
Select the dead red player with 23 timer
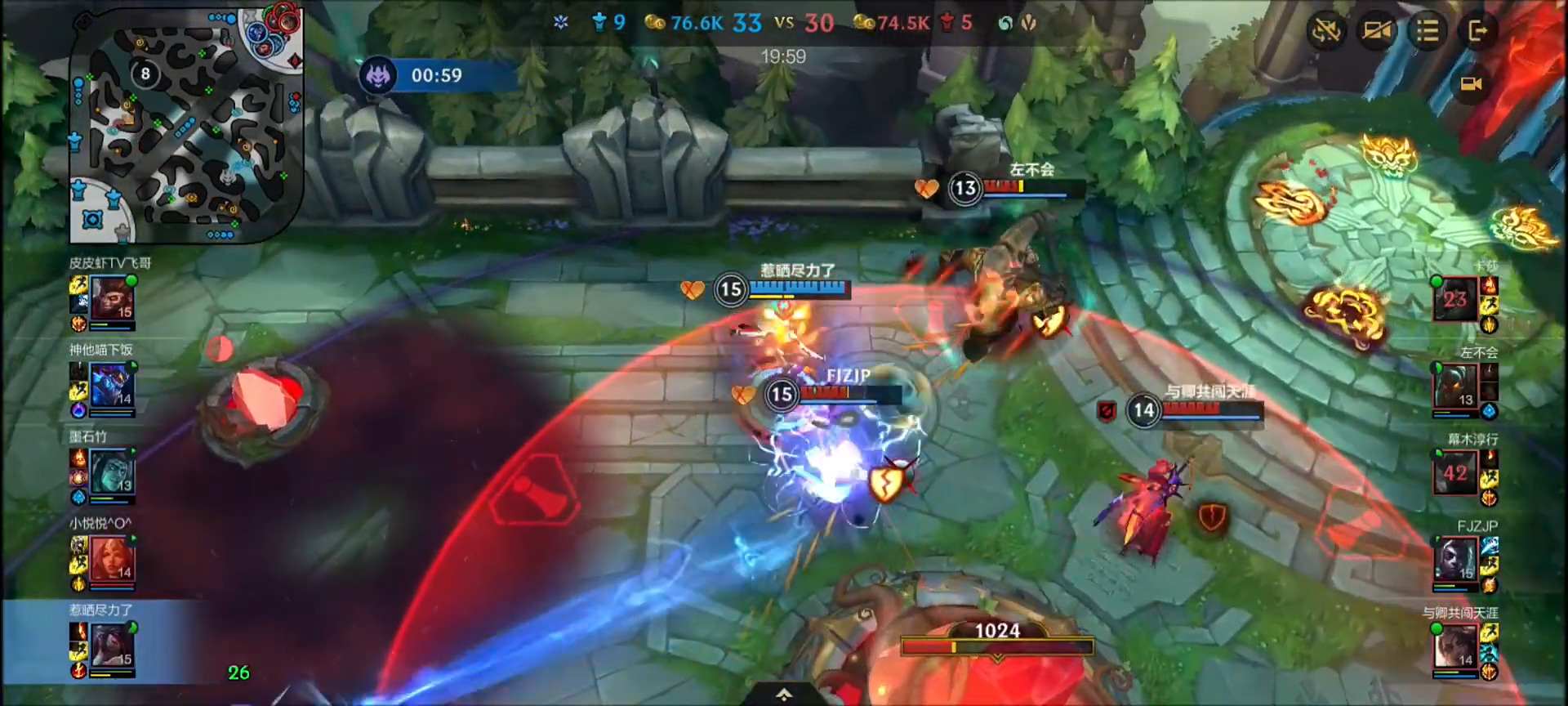click(1454, 299)
